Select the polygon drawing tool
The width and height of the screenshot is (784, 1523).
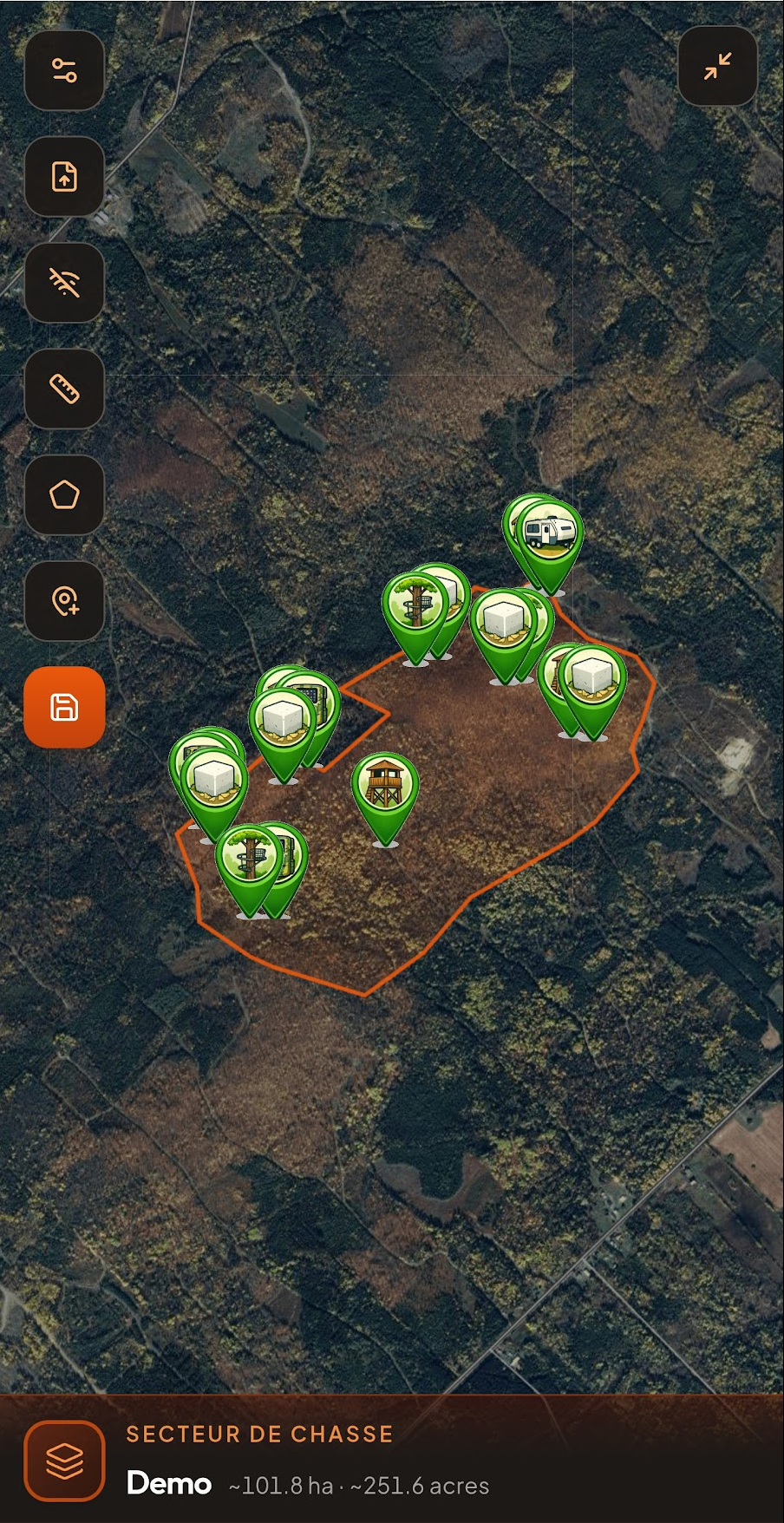click(x=64, y=494)
